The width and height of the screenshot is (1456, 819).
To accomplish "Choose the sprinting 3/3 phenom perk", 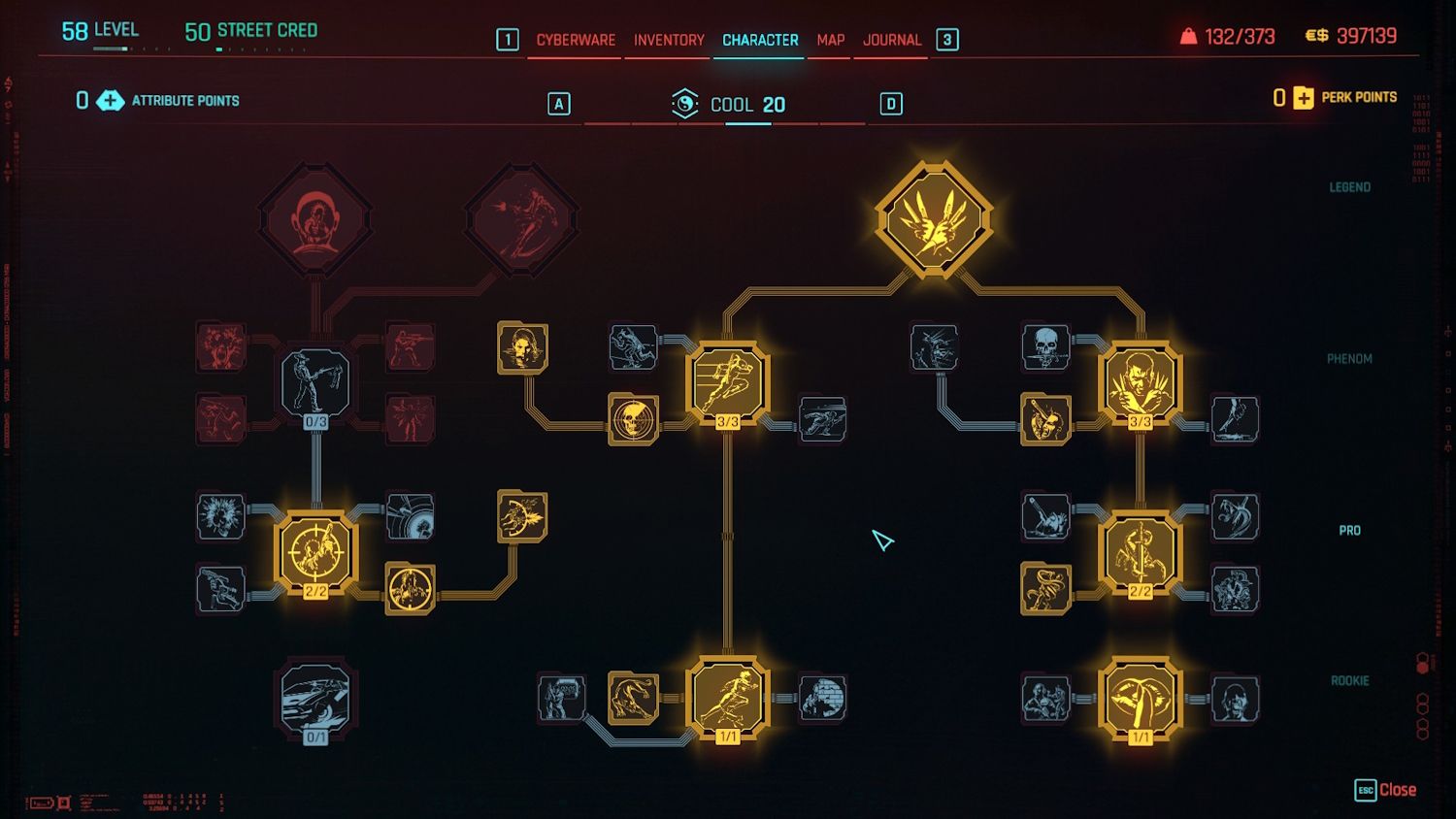I will coord(728,382).
